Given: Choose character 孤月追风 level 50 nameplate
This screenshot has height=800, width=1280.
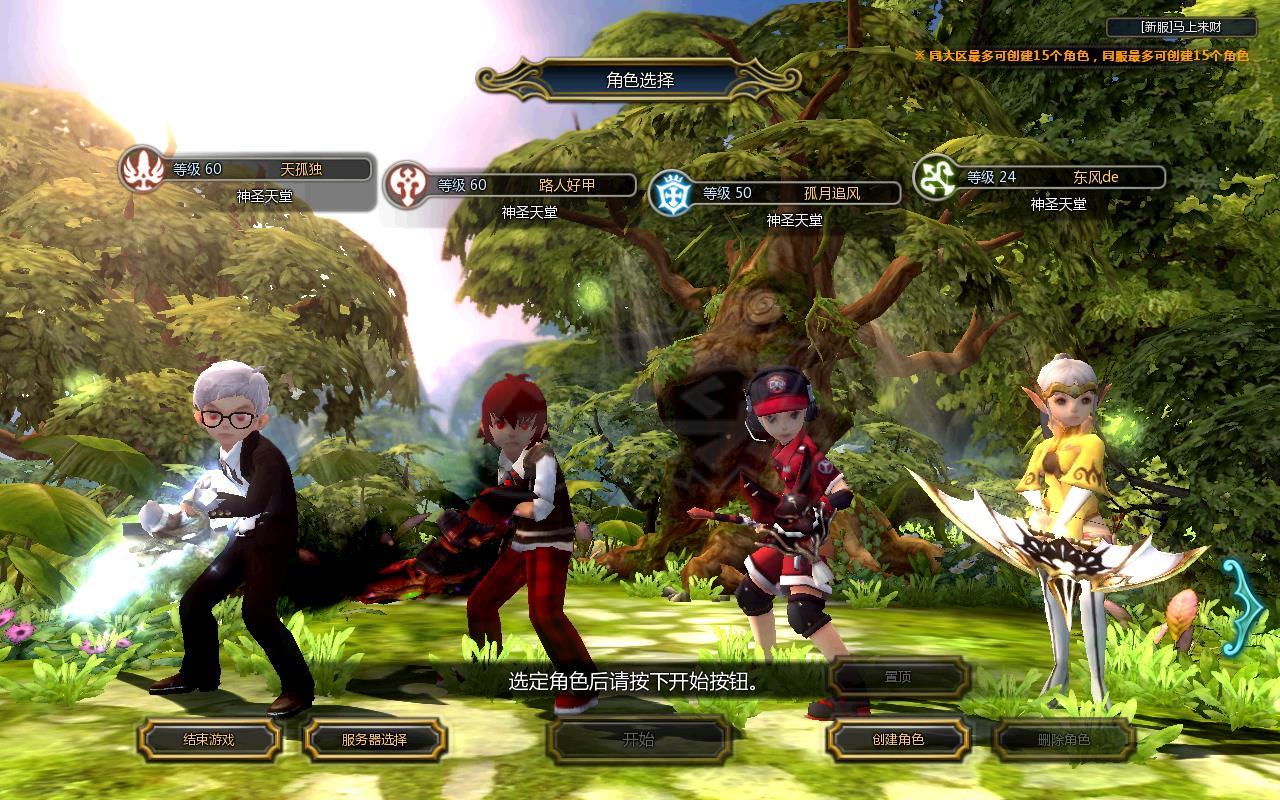Looking at the screenshot, I should pos(790,193).
